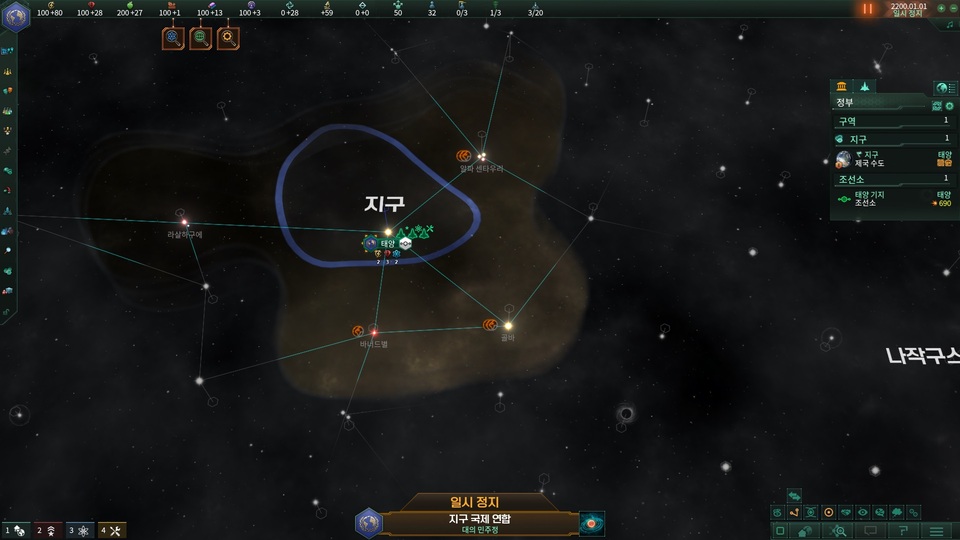This screenshot has height=540, width=960.
Task: Open the engineering research alert
Action: click(228, 39)
